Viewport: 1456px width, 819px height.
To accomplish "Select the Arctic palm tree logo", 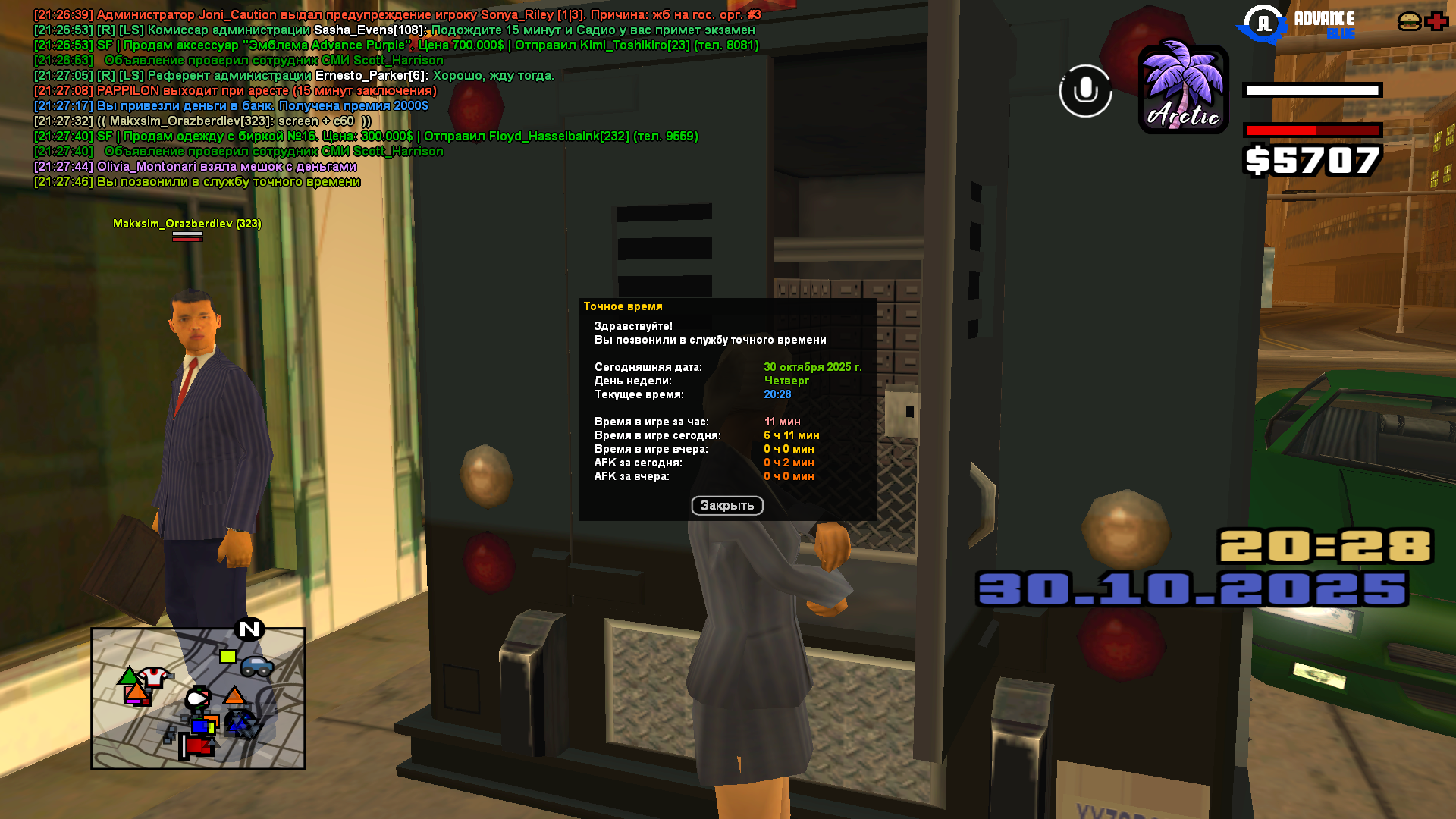I will pos(1182,89).
